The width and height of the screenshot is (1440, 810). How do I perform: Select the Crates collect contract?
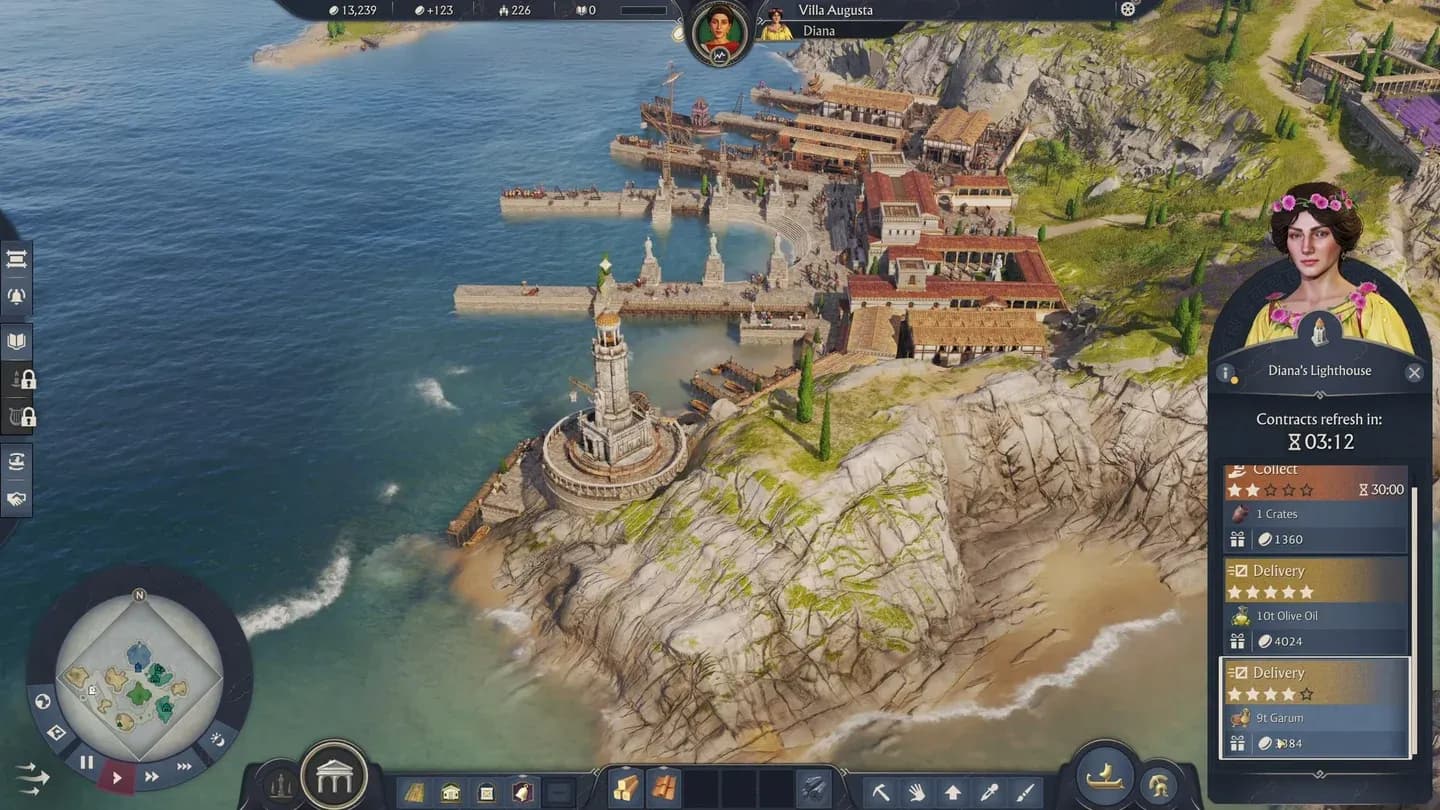tap(1315, 508)
